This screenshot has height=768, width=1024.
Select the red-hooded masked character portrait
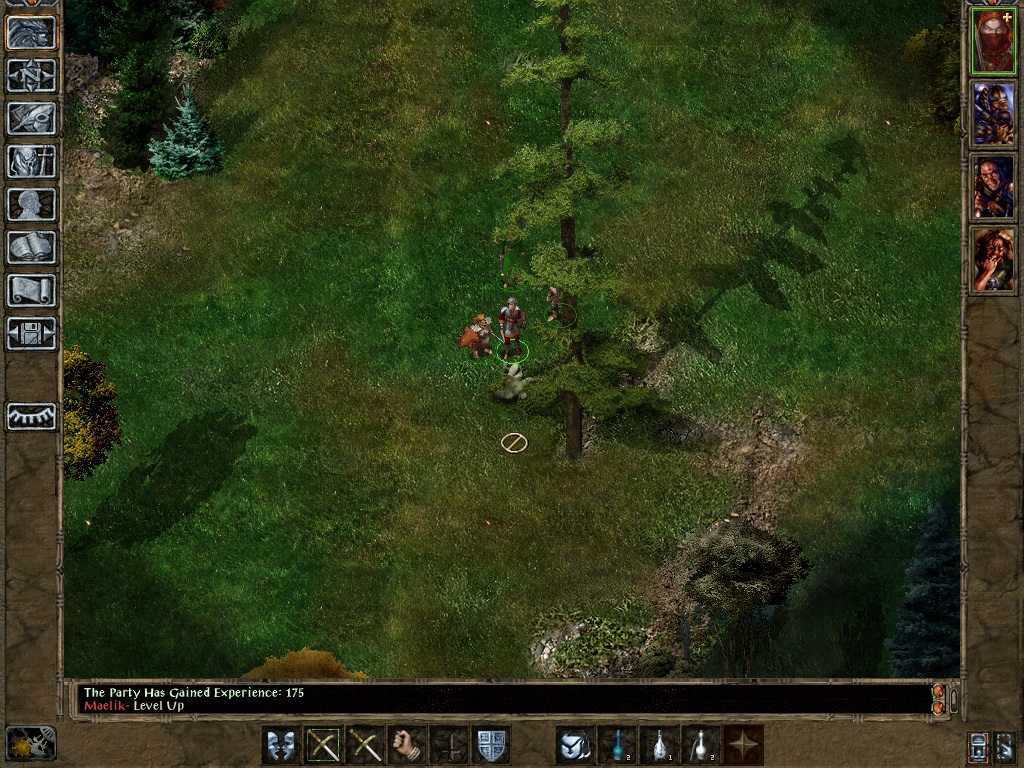click(x=993, y=42)
